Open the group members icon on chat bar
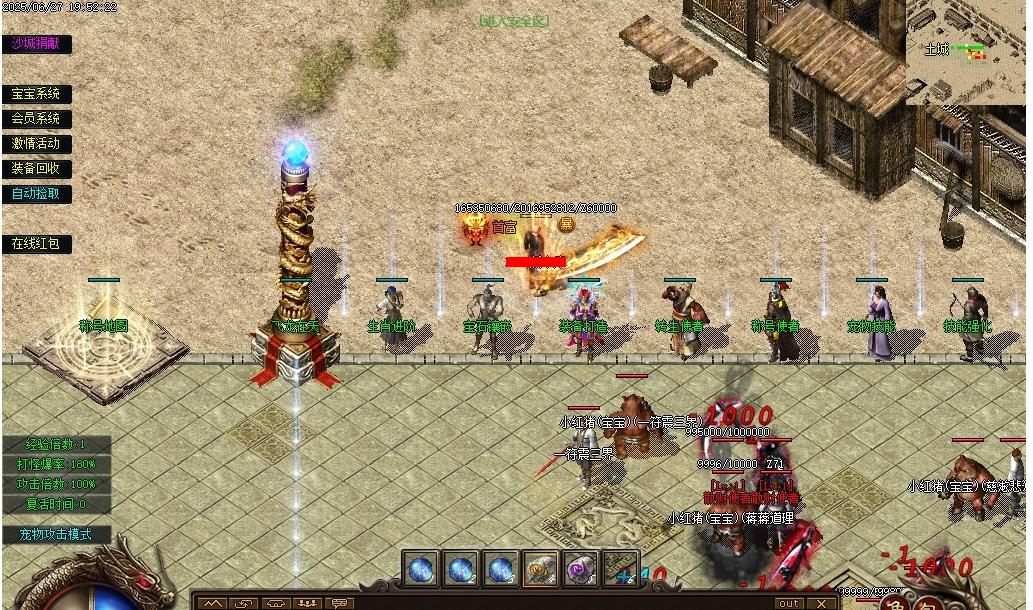 tap(307, 603)
